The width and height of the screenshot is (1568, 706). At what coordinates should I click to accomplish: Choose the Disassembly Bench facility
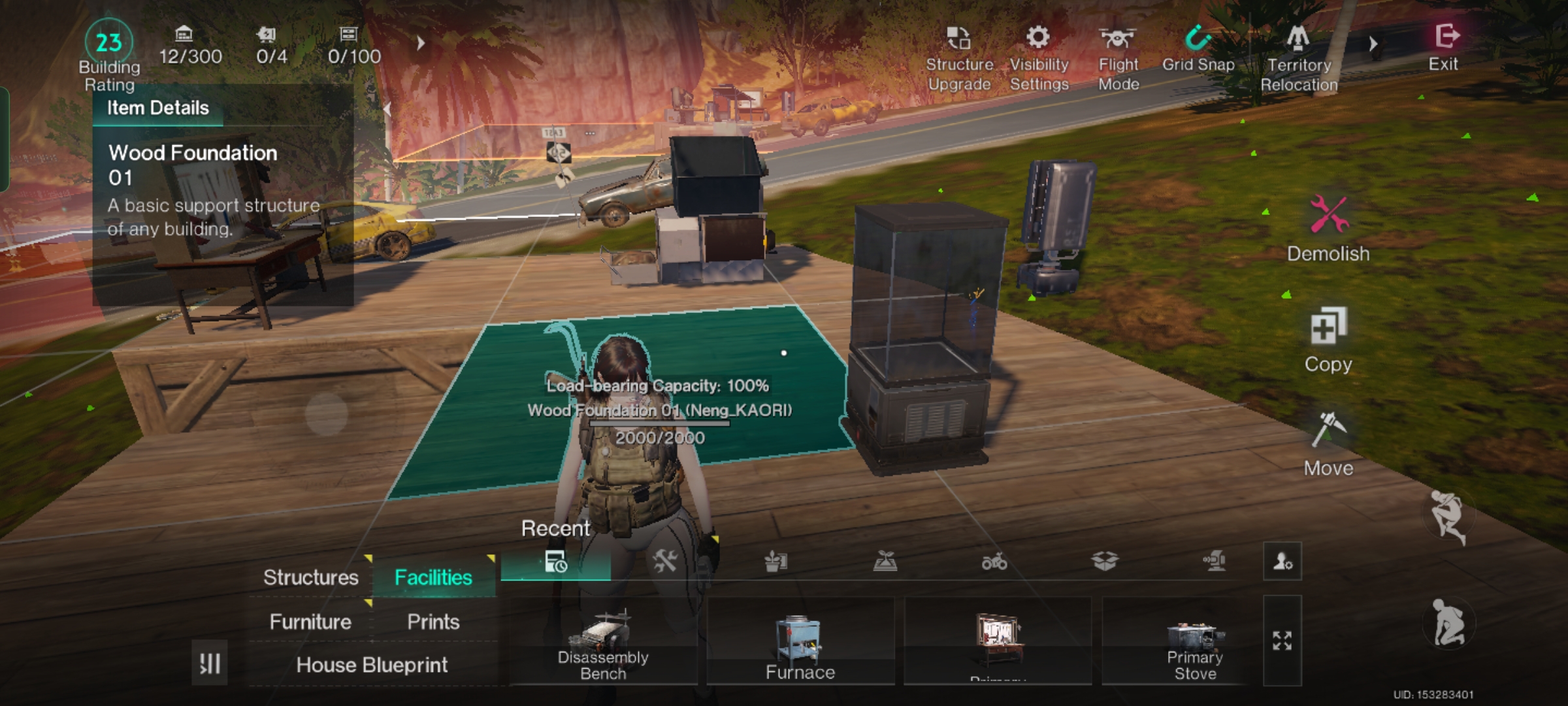pyautogui.click(x=603, y=642)
